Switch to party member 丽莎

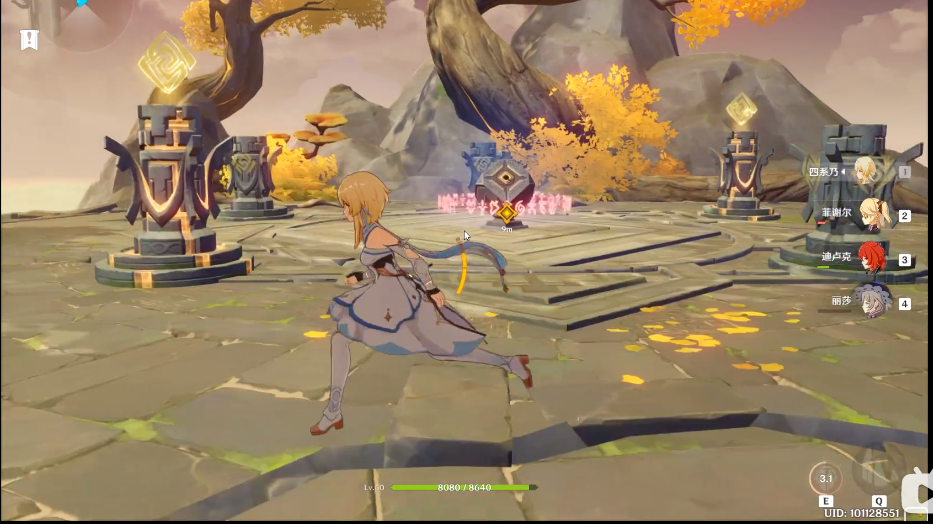(x=872, y=301)
